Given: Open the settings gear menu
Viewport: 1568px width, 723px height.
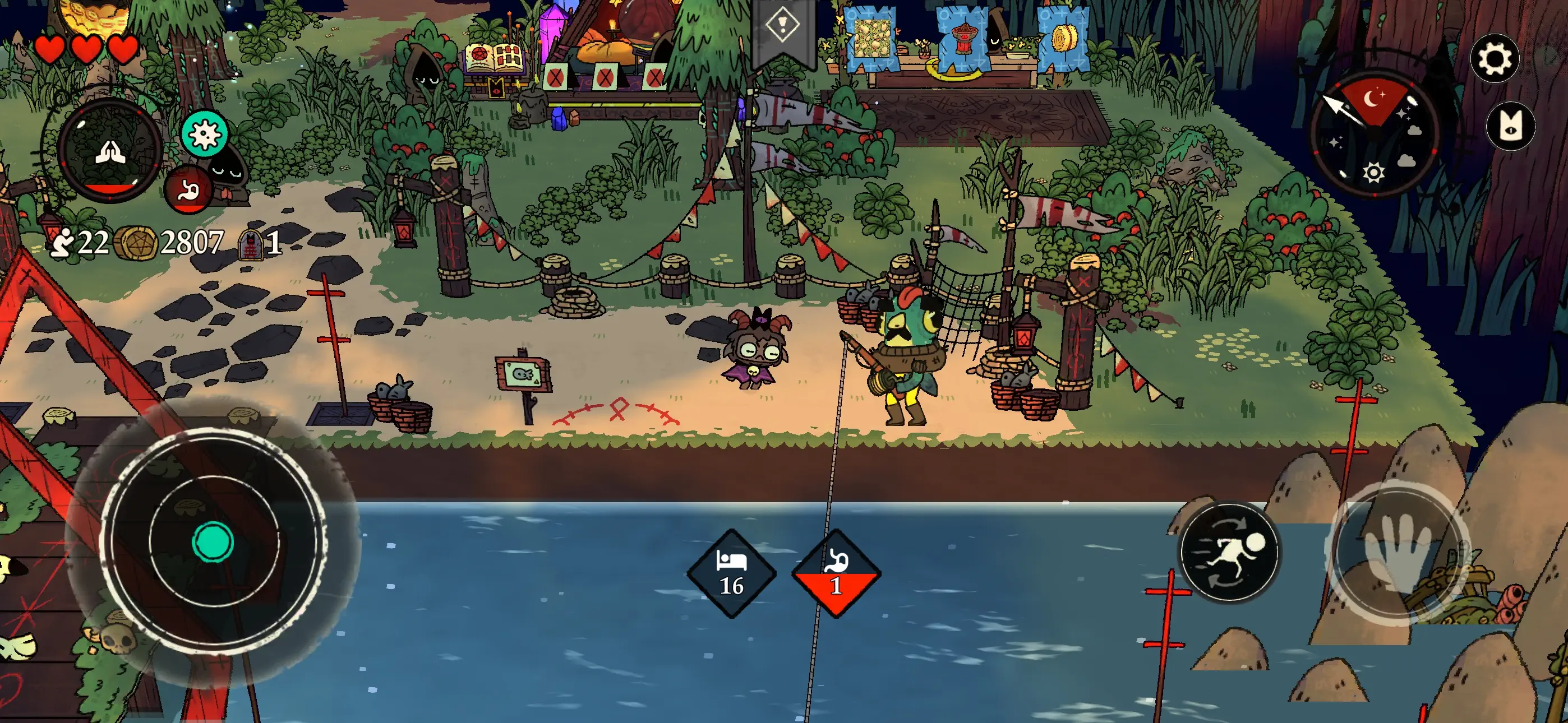Looking at the screenshot, I should [1496, 58].
